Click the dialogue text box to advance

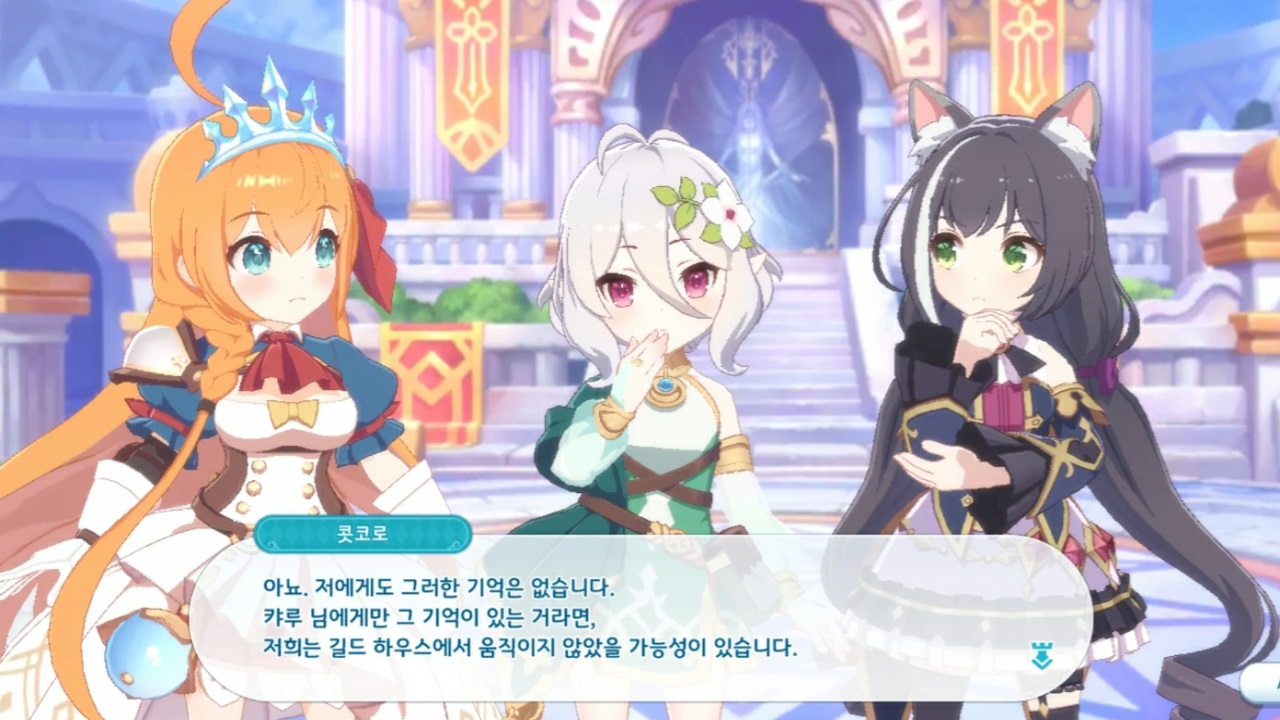(x=640, y=617)
